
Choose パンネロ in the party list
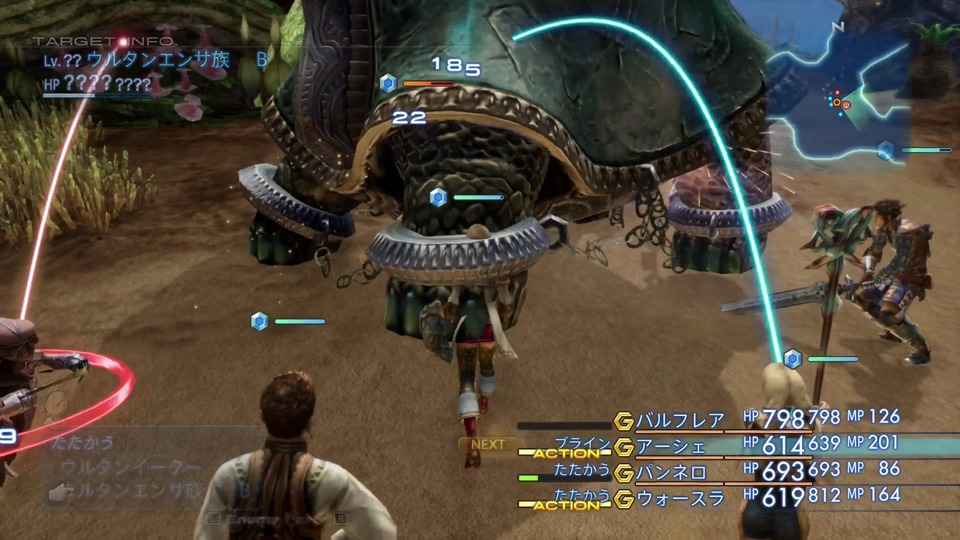click(672, 472)
